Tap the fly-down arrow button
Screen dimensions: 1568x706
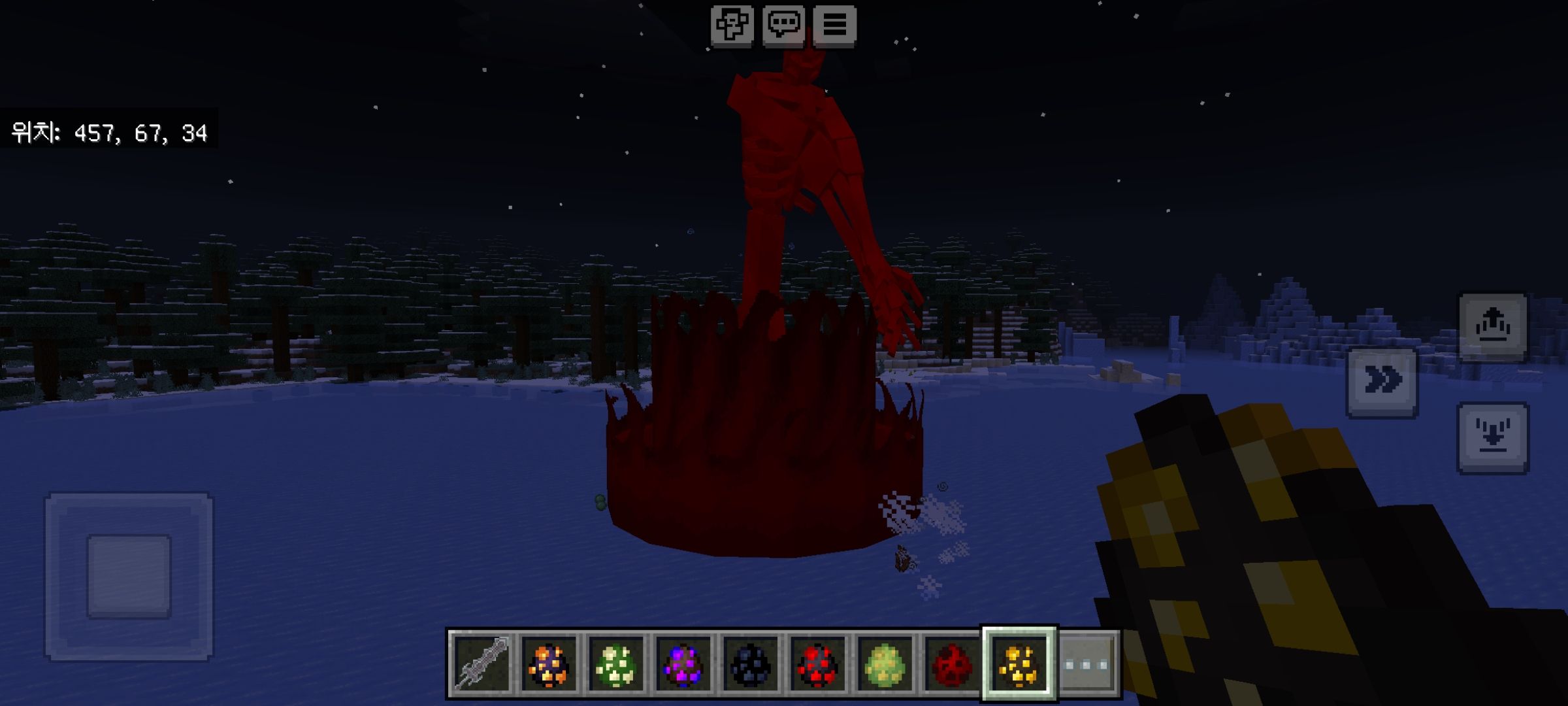click(x=1493, y=437)
